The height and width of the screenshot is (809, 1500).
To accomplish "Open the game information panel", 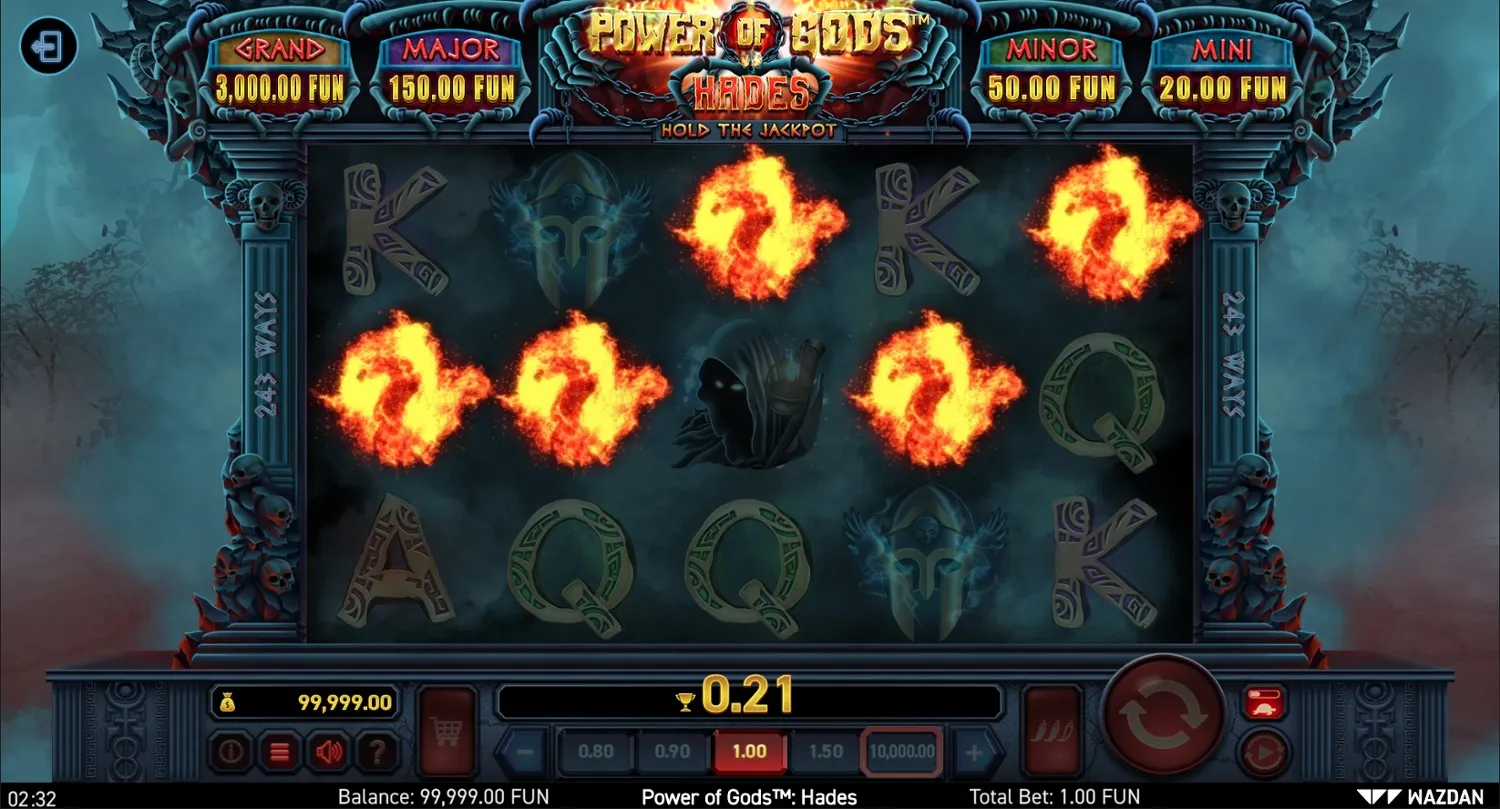I will (x=230, y=752).
